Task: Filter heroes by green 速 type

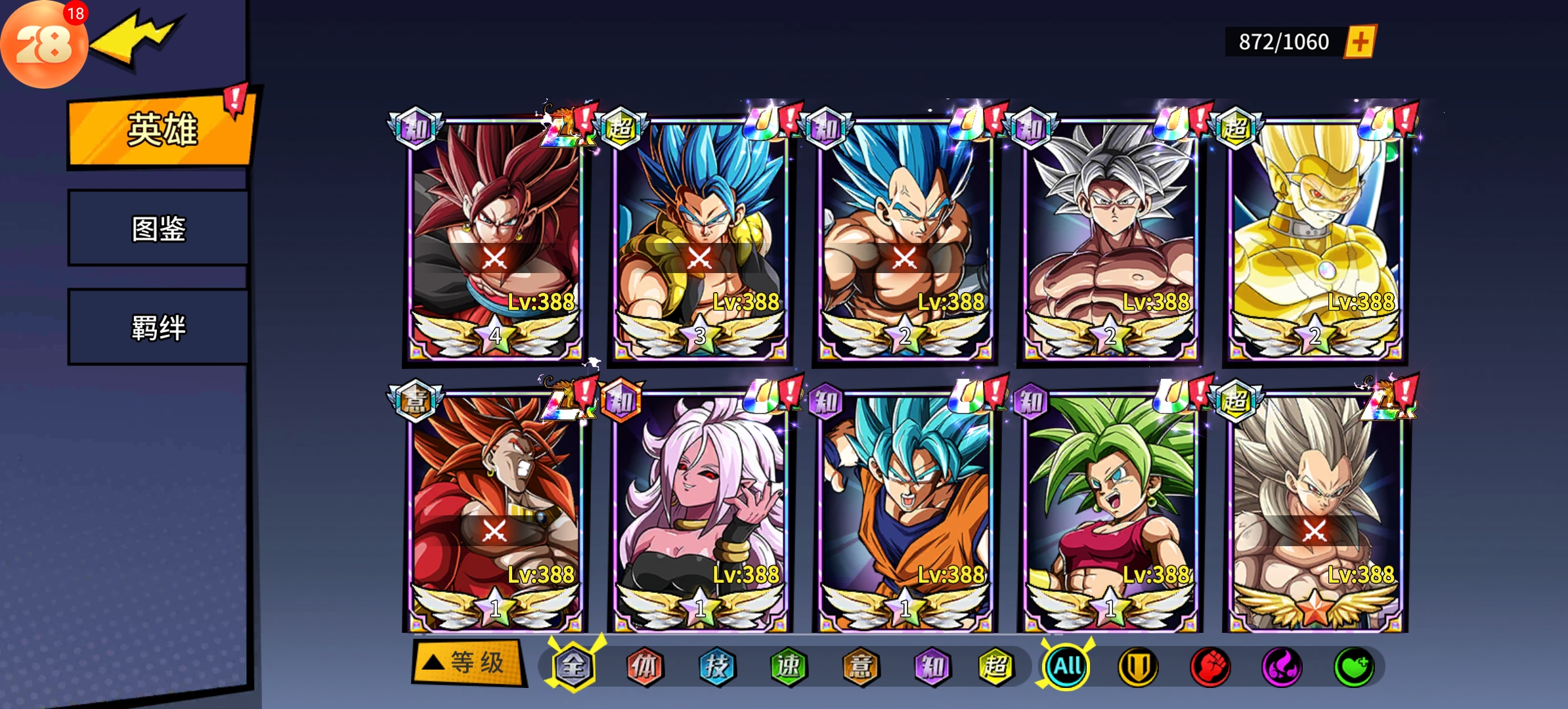Action: (x=788, y=666)
